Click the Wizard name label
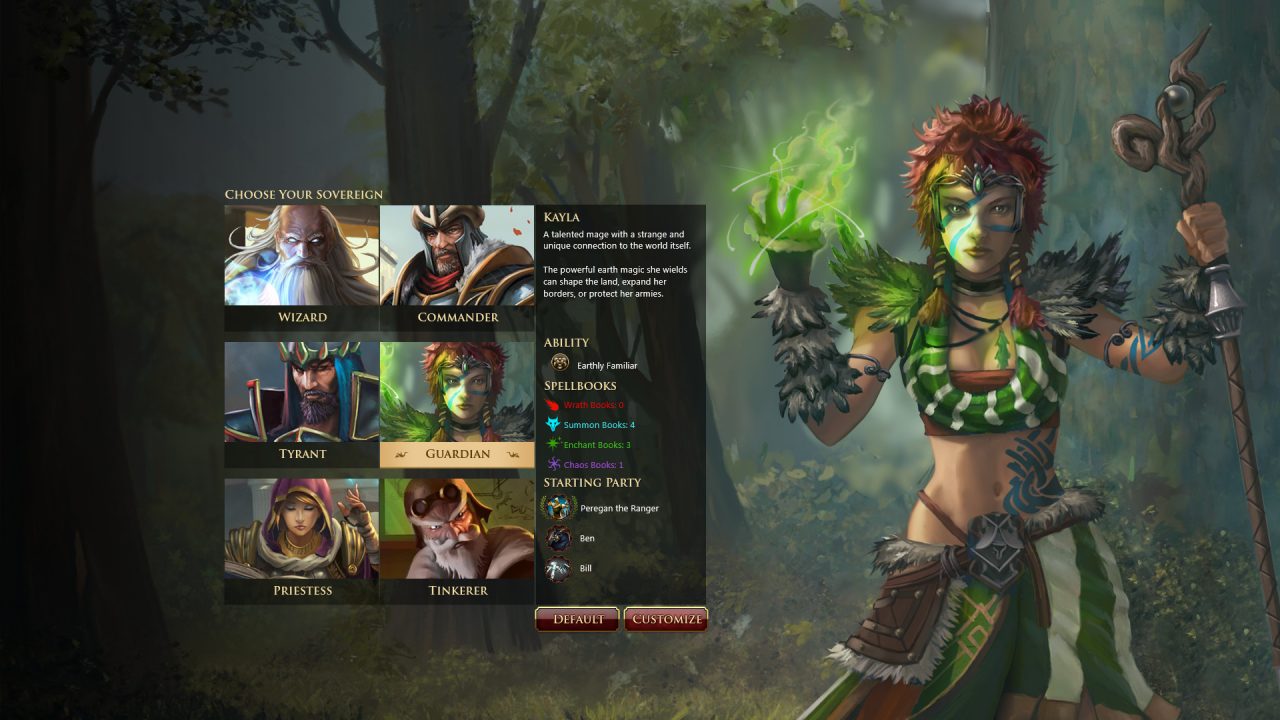 [x=300, y=317]
